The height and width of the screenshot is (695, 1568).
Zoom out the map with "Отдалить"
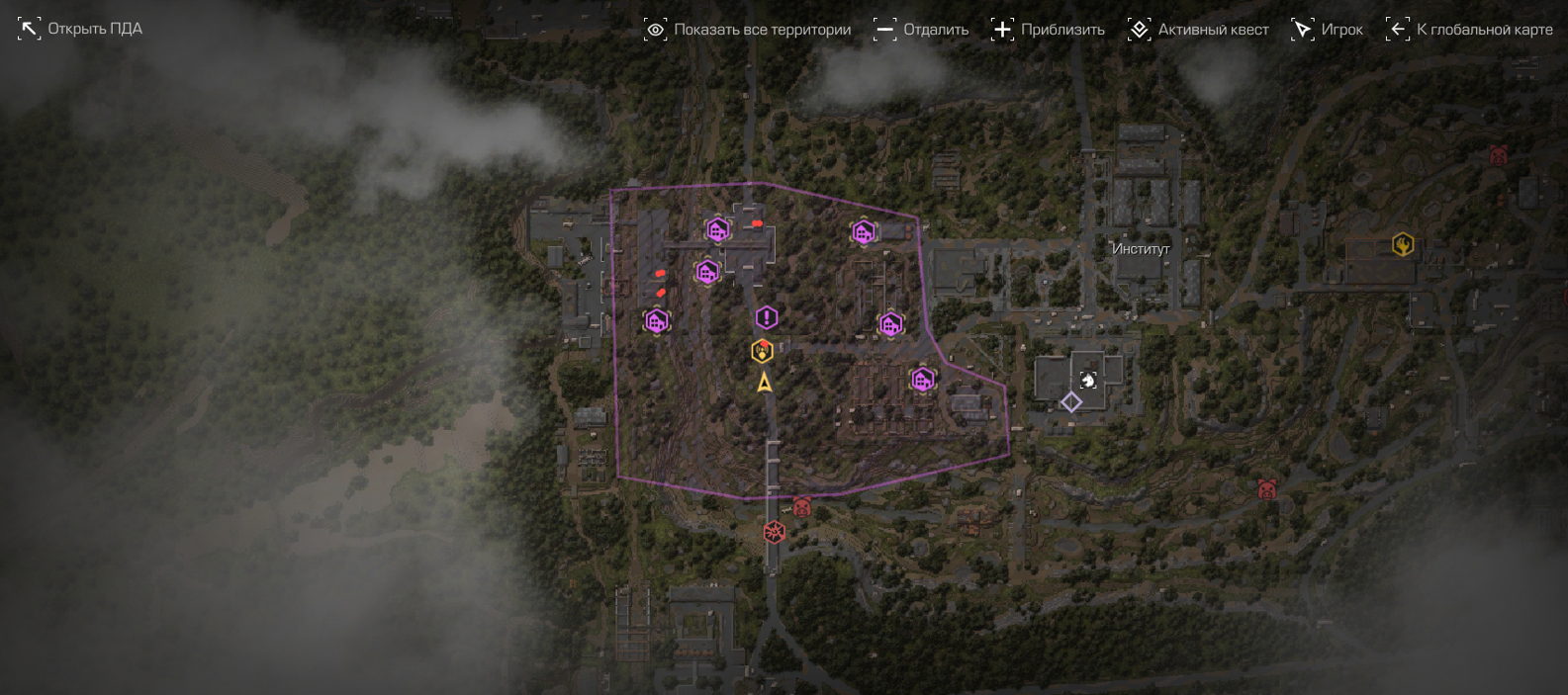coord(921,30)
